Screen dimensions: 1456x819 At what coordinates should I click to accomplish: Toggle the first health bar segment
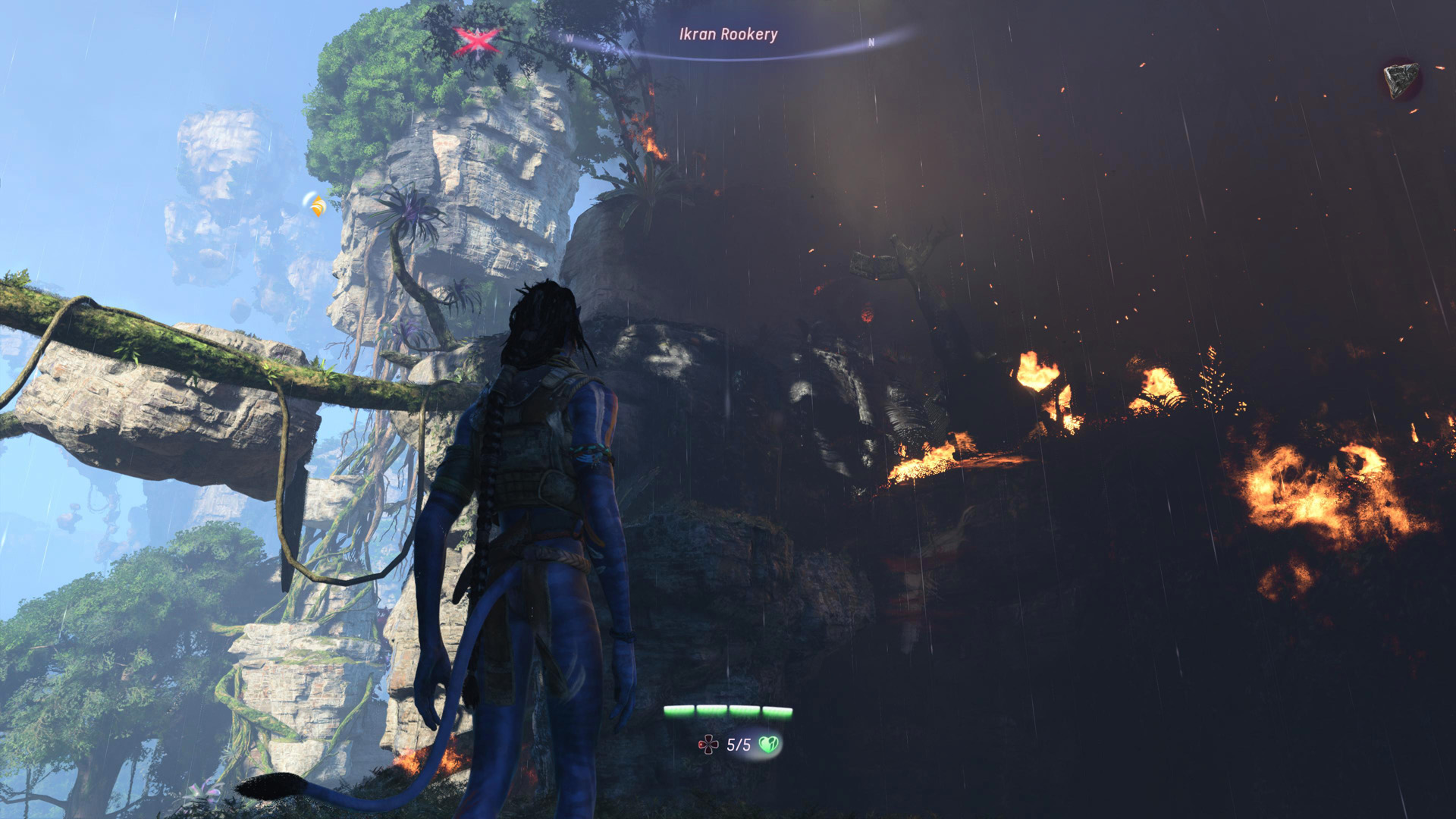pyautogui.click(x=680, y=711)
